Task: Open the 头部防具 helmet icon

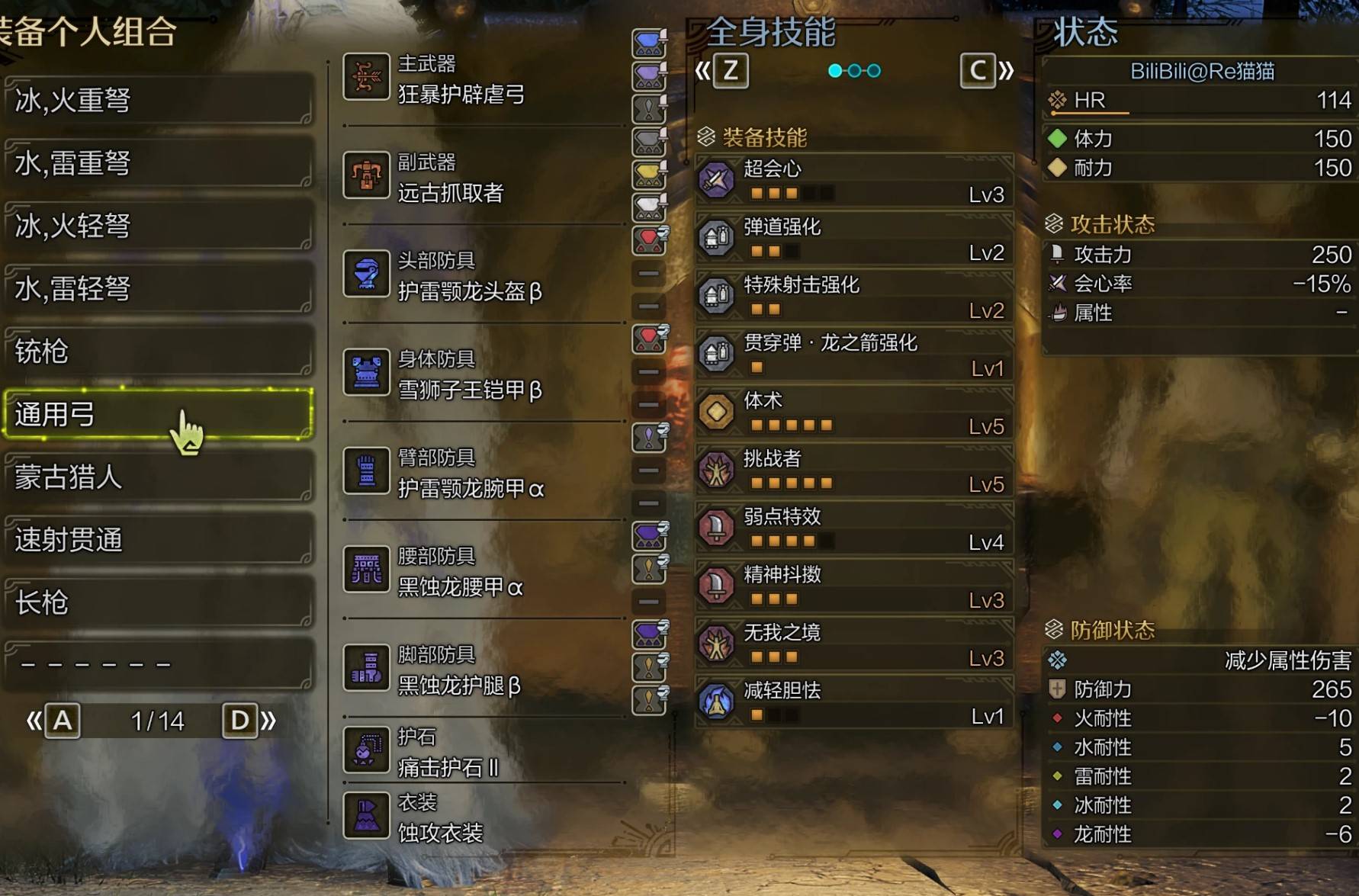Action: point(367,275)
